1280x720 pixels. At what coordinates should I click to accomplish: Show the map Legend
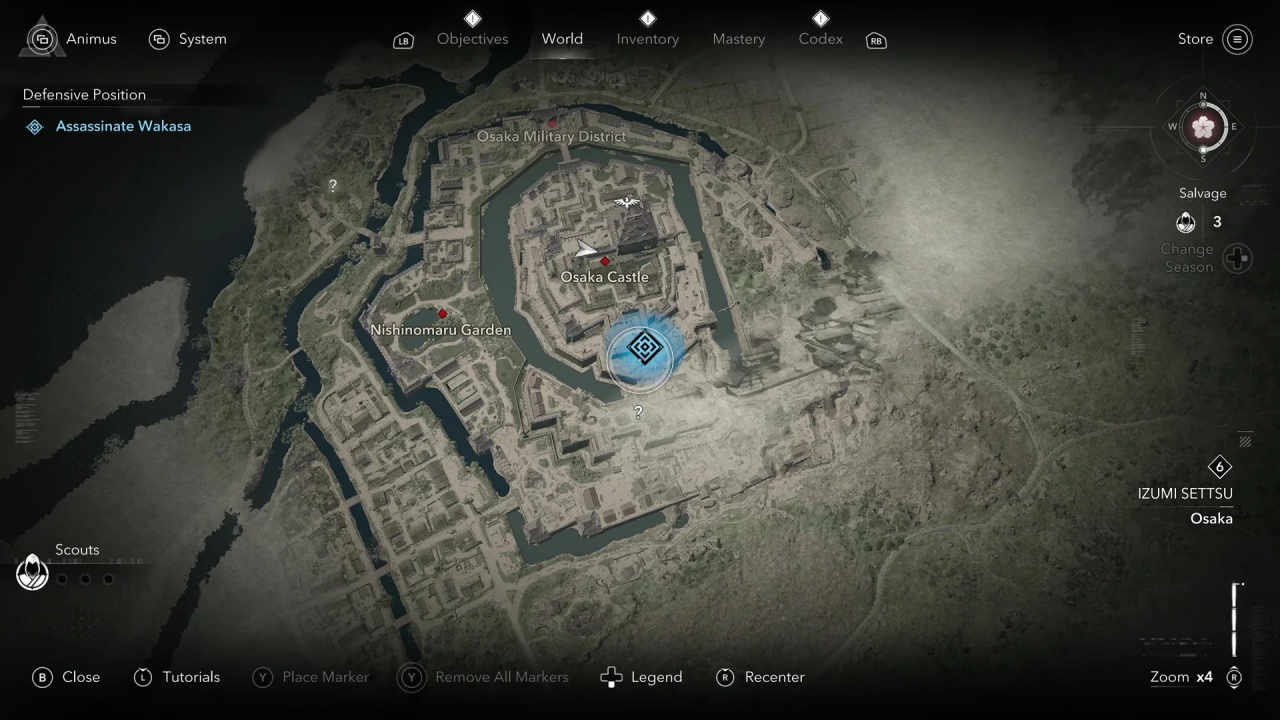(x=641, y=677)
